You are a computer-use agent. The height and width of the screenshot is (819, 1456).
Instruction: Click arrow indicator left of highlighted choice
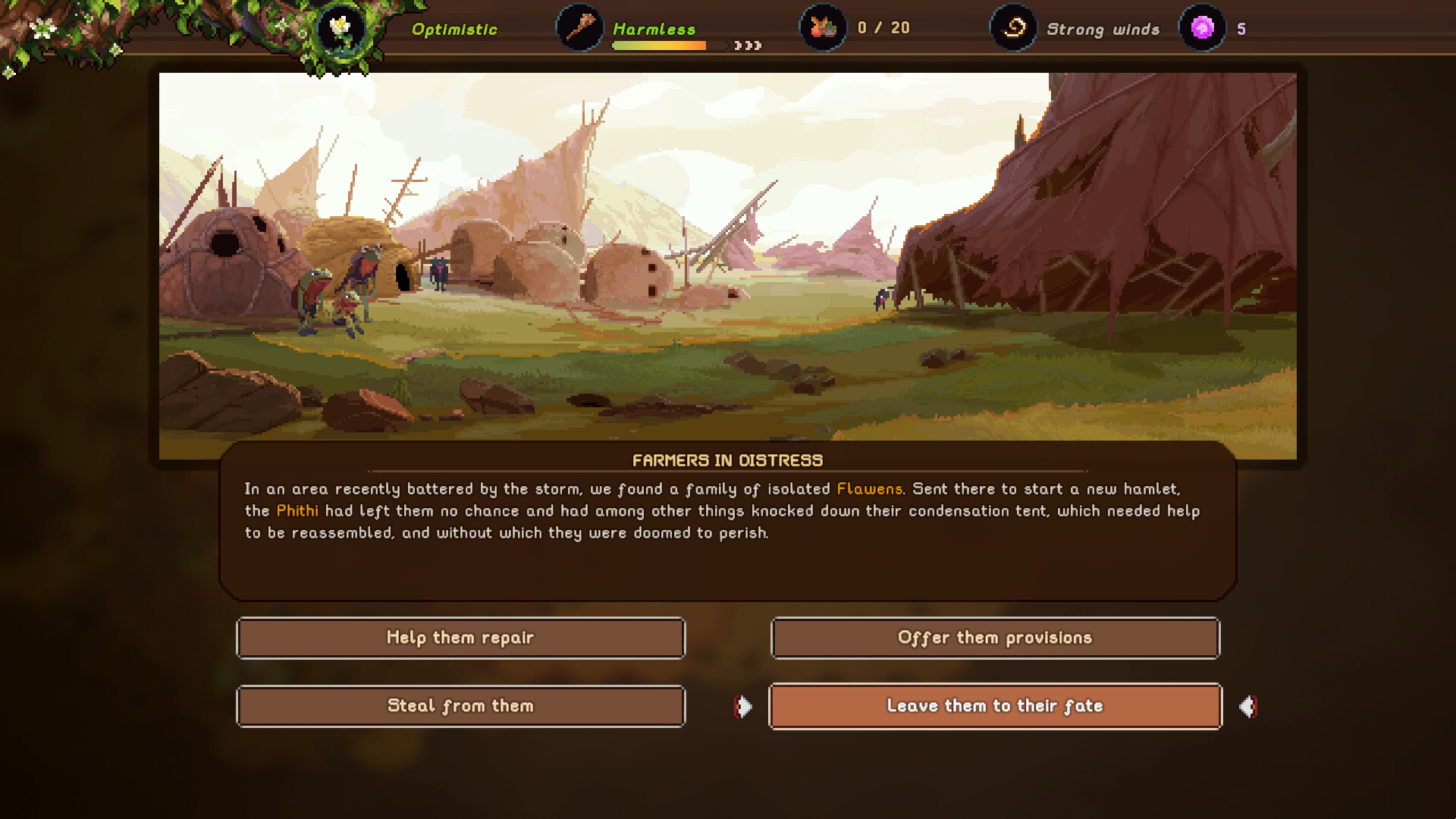pyautogui.click(x=742, y=706)
